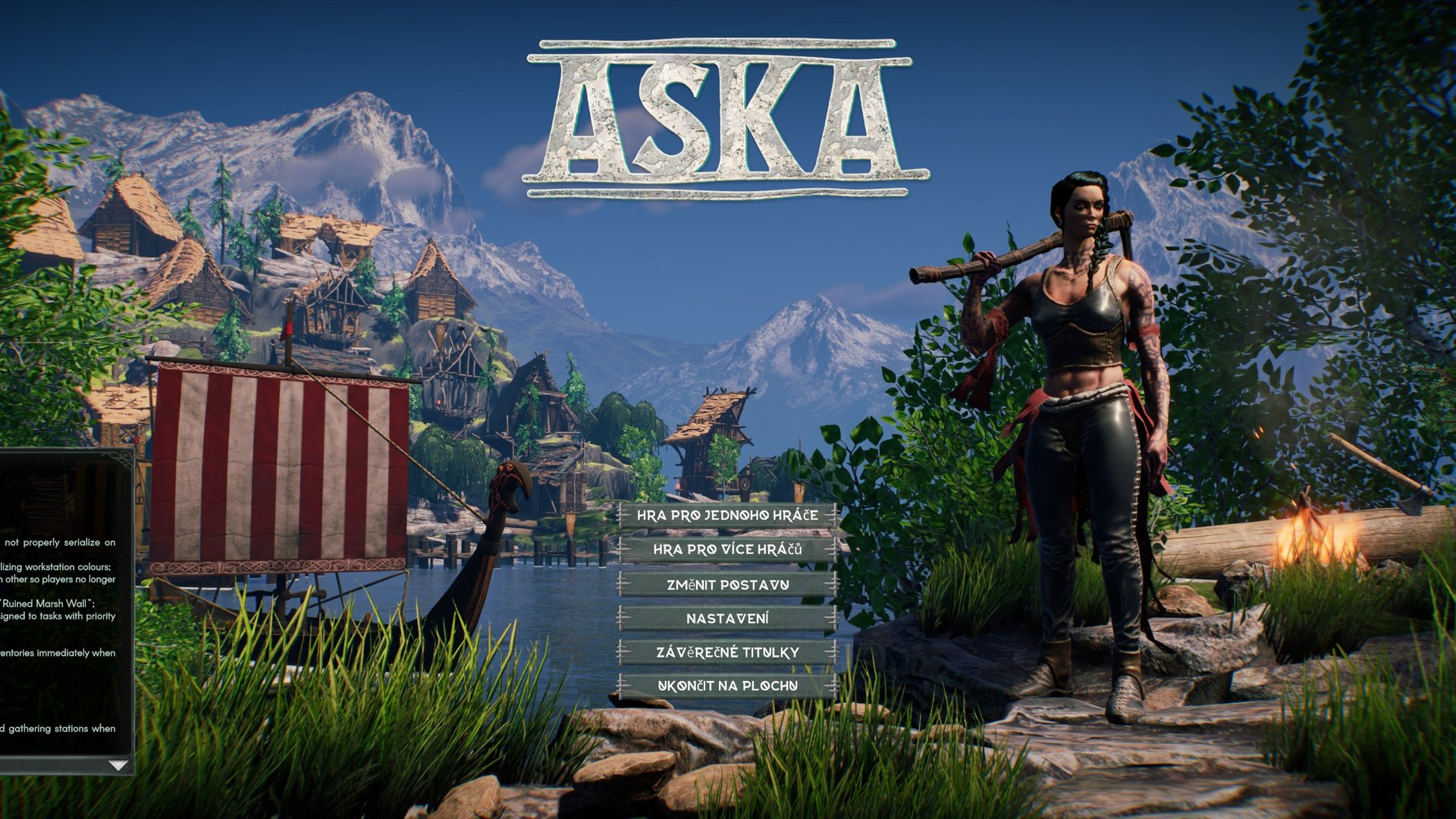Image resolution: width=1456 pixels, height=819 pixels.
Task: Quit to desktop with 'Ukončit na plochu'
Action: click(x=728, y=684)
